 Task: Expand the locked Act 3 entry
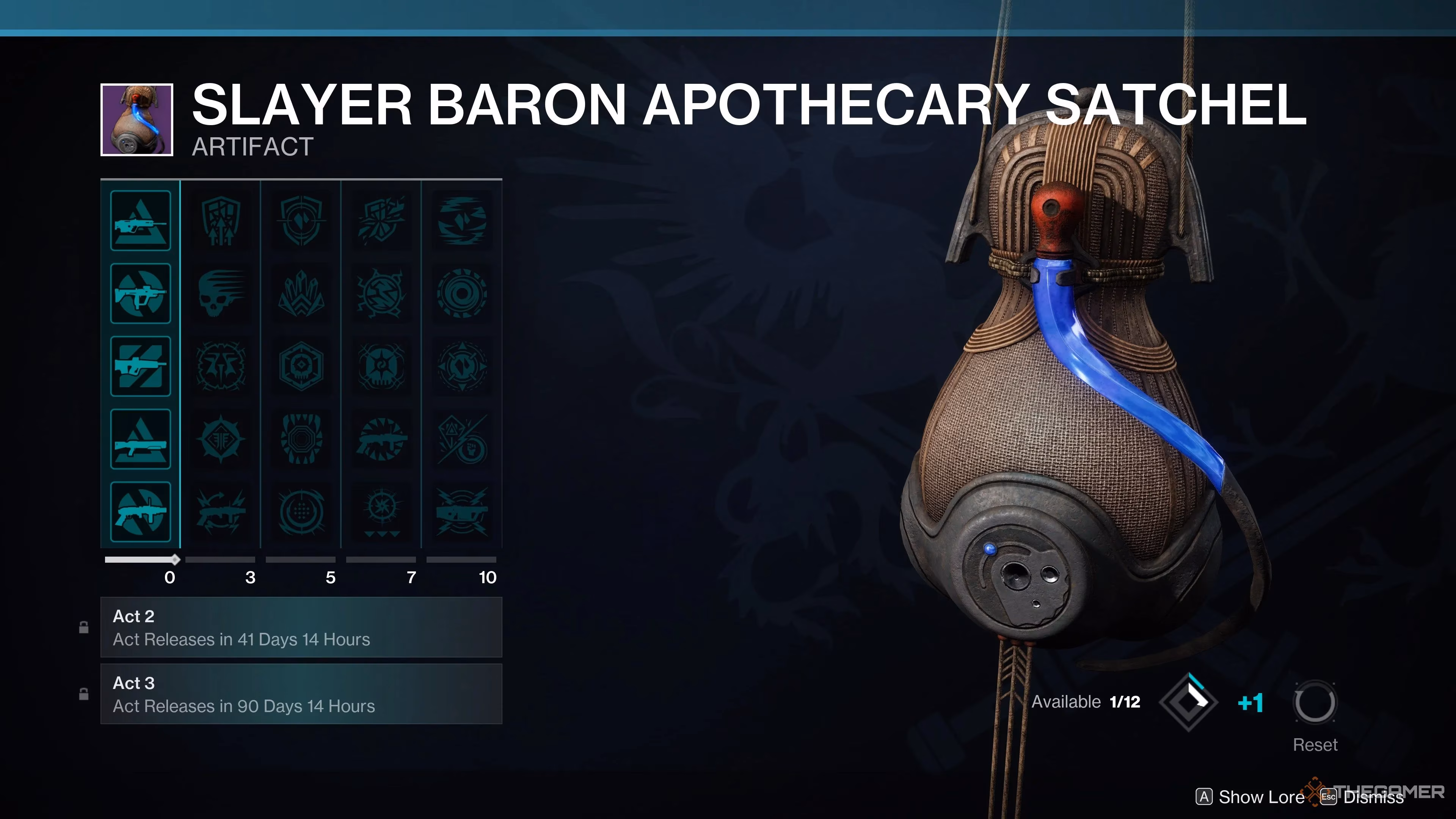tap(301, 693)
